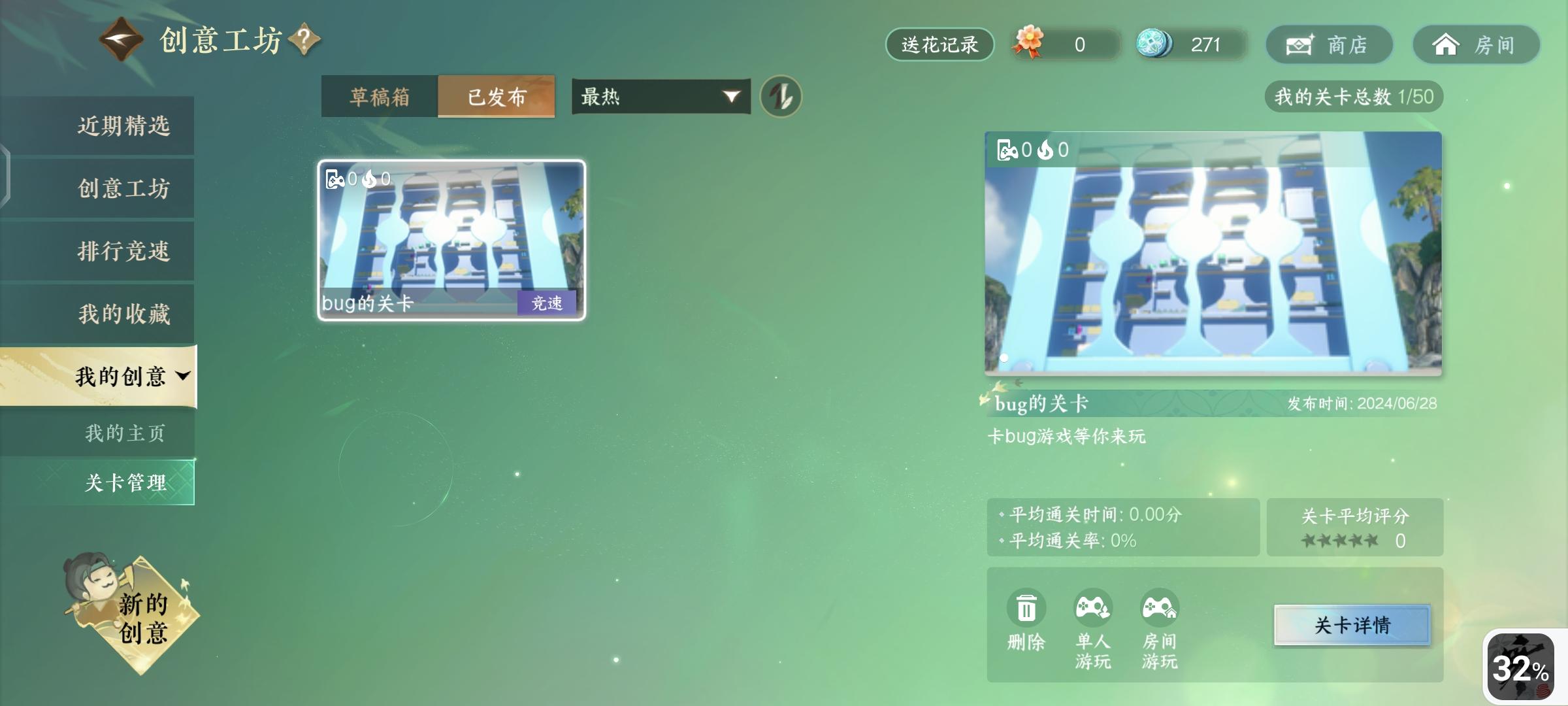
Task: Collapse the 我的创意 sidebar expander
Action: pos(185,375)
